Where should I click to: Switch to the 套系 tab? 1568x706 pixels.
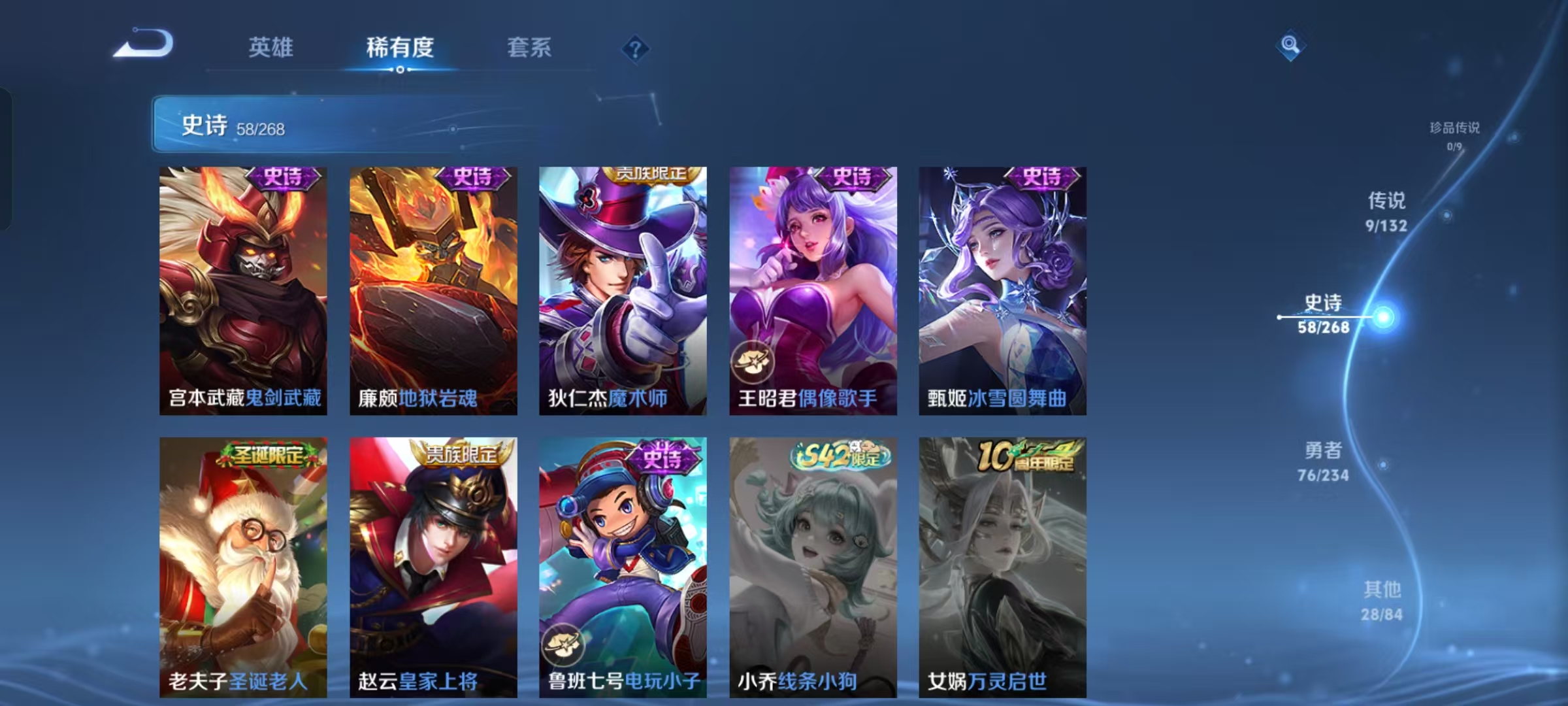click(529, 48)
